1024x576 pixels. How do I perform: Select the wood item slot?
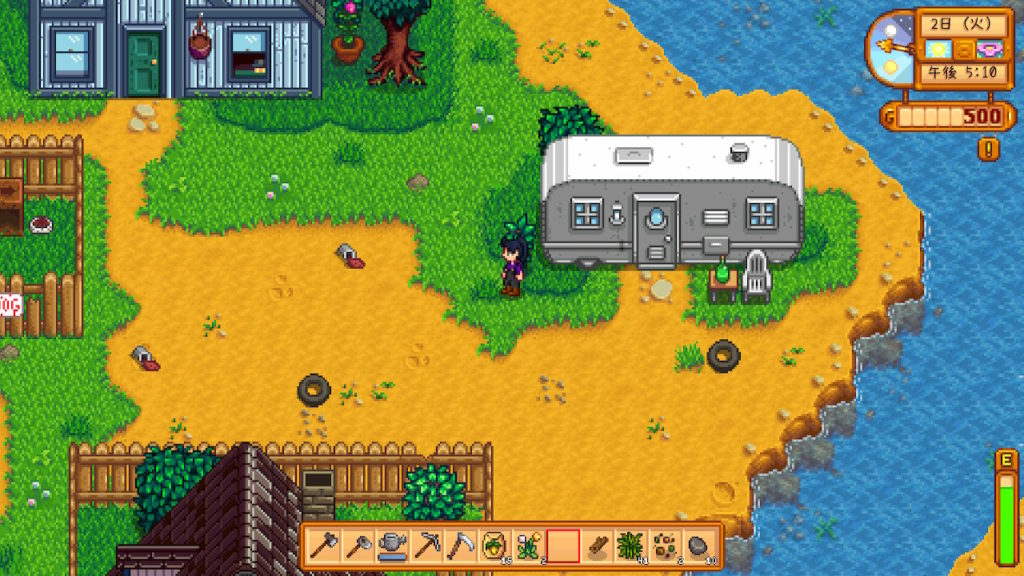pyautogui.click(x=597, y=546)
